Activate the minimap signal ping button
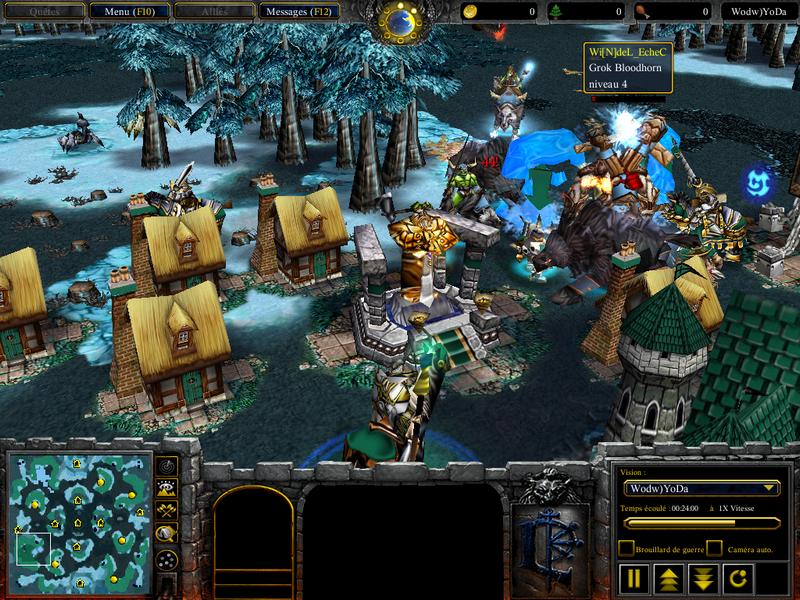This screenshot has height=600, width=800. pyautogui.click(x=167, y=467)
